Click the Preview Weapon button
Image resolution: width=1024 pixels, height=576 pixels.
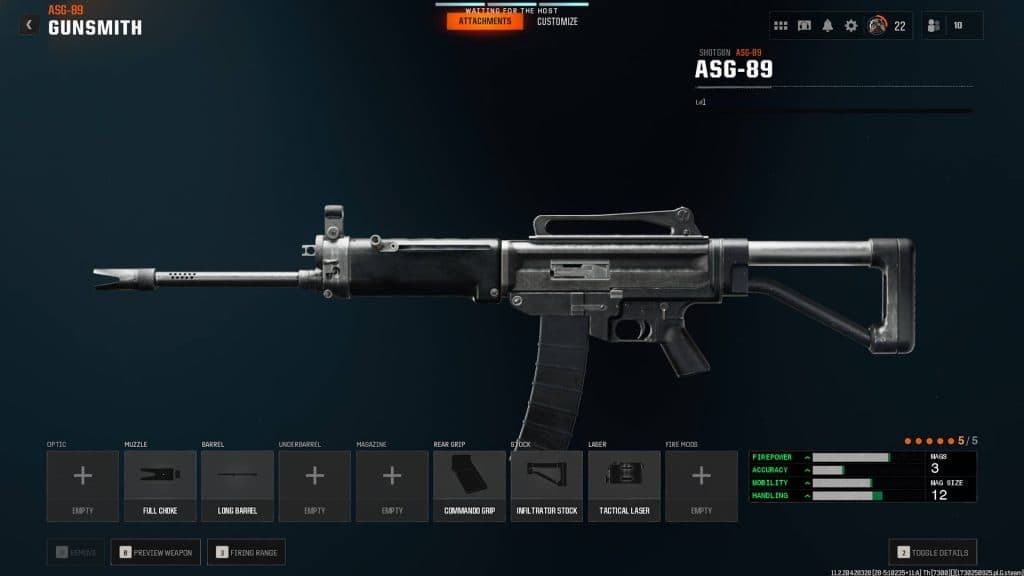156,551
